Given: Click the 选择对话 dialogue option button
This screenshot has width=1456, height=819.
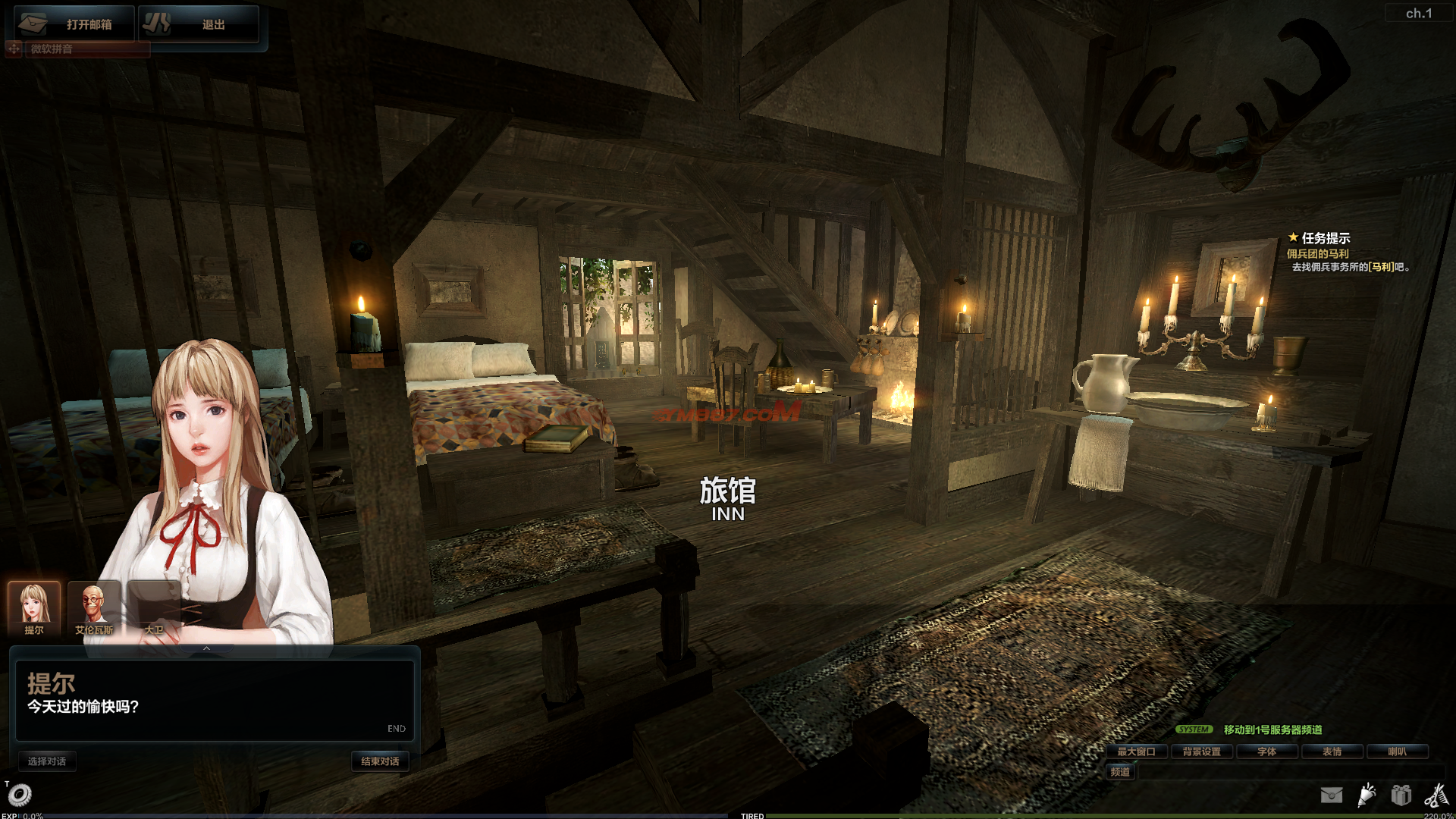Looking at the screenshot, I should [x=47, y=761].
